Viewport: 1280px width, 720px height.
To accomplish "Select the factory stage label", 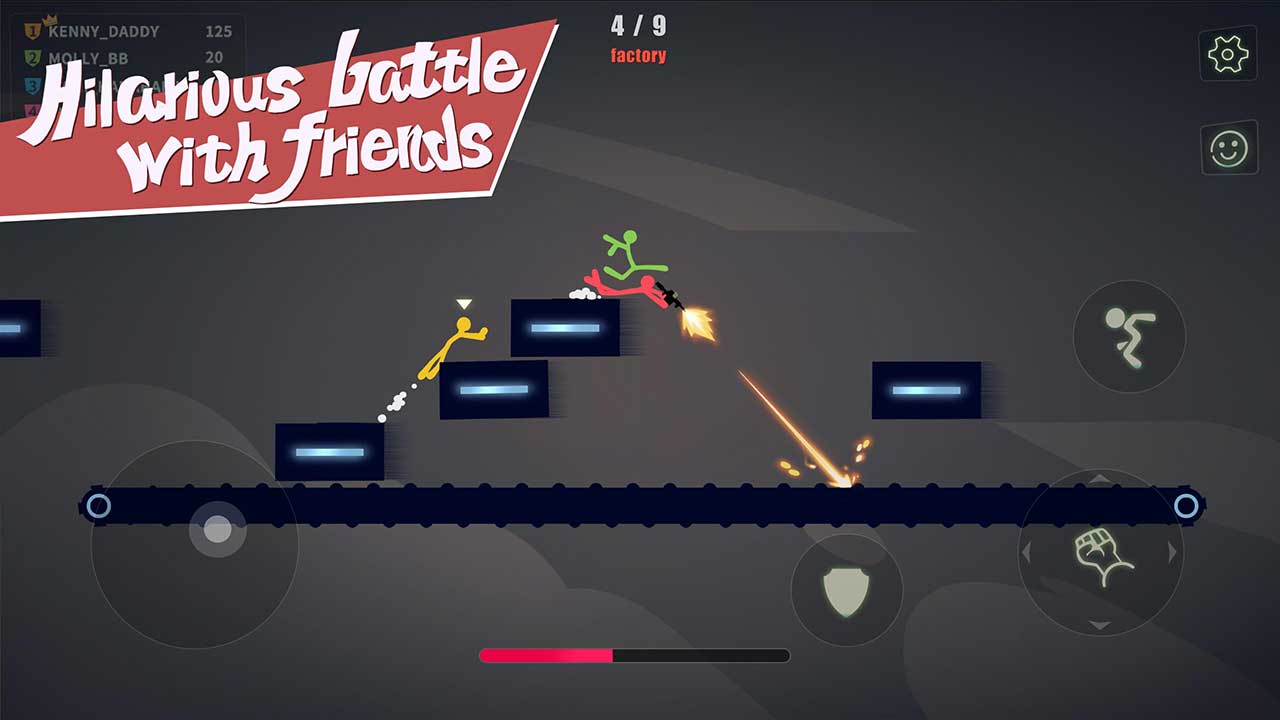I will tap(637, 56).
